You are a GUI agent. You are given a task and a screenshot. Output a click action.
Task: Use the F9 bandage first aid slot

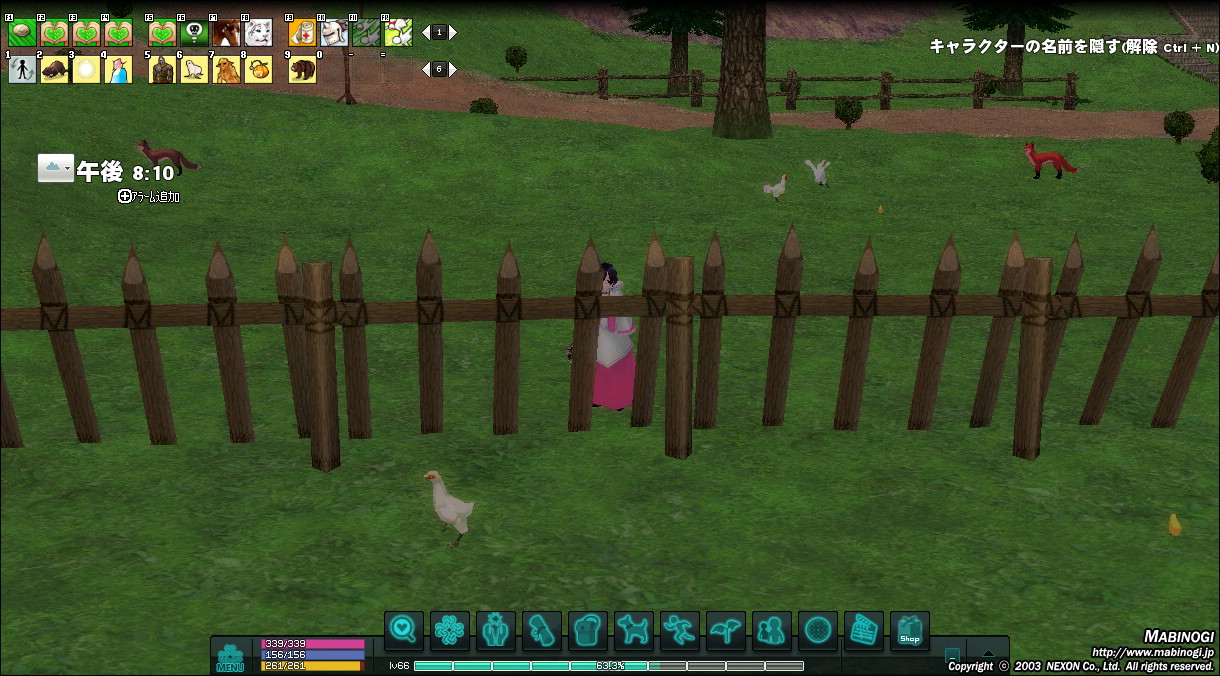(302, 33)
